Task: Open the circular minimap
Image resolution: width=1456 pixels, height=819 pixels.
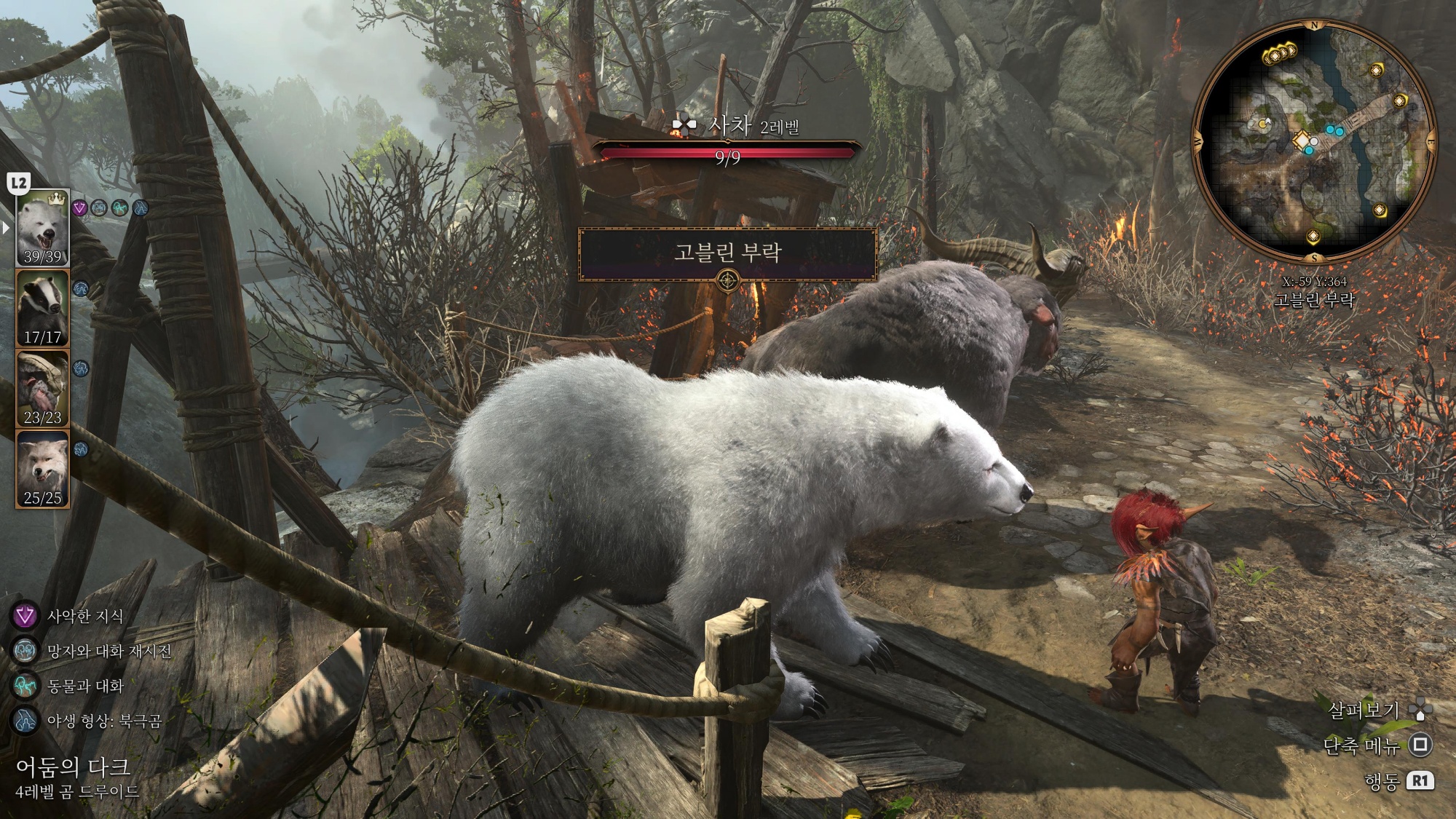Action: click(x=1314, y=142)
